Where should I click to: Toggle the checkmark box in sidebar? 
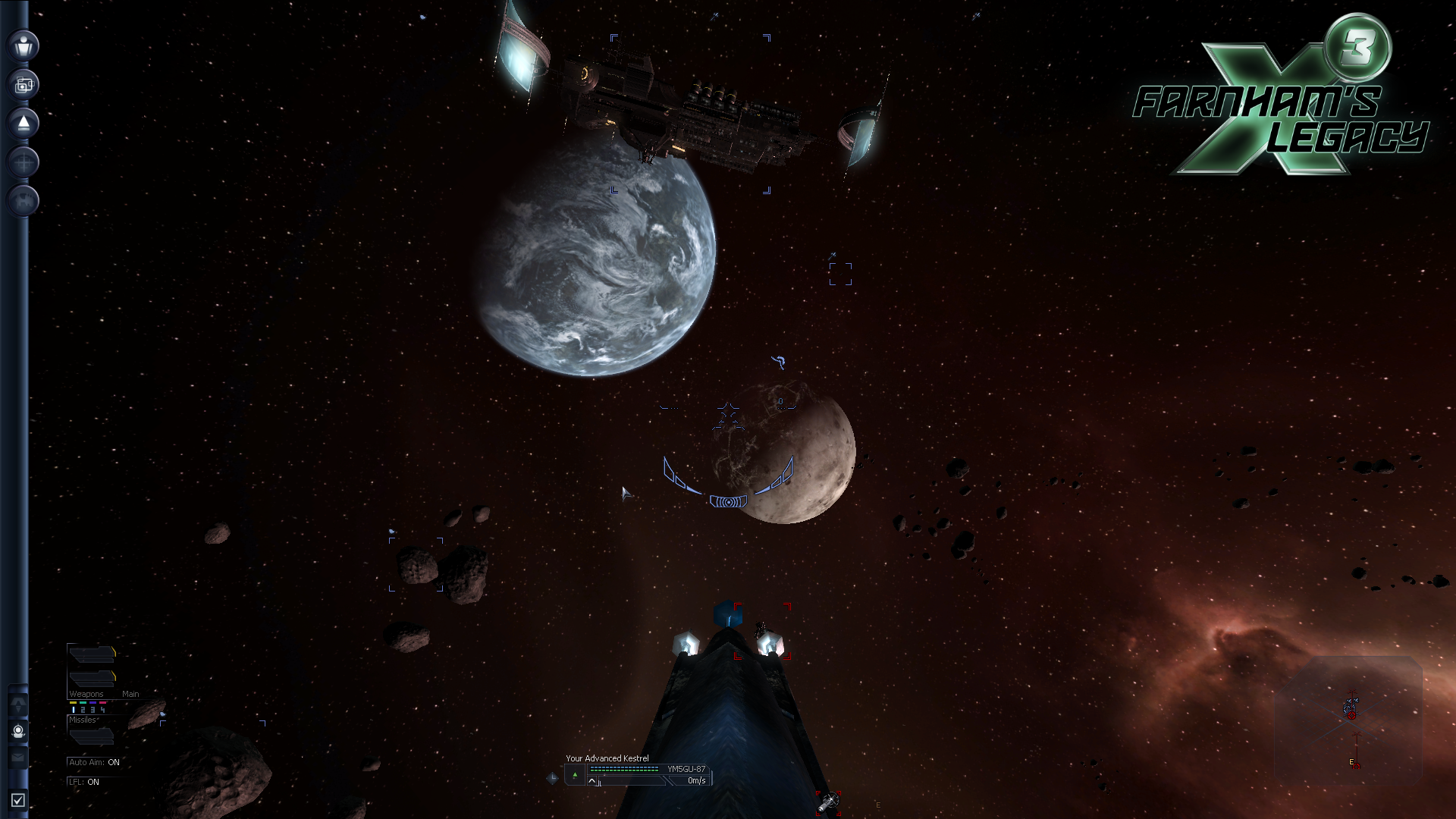click(x=18, y=800)
